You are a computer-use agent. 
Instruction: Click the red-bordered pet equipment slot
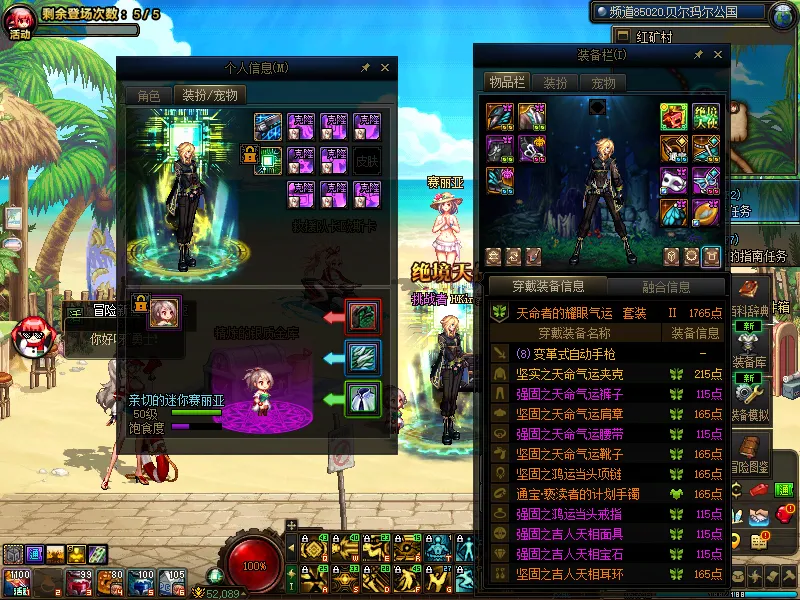point(362,317)
